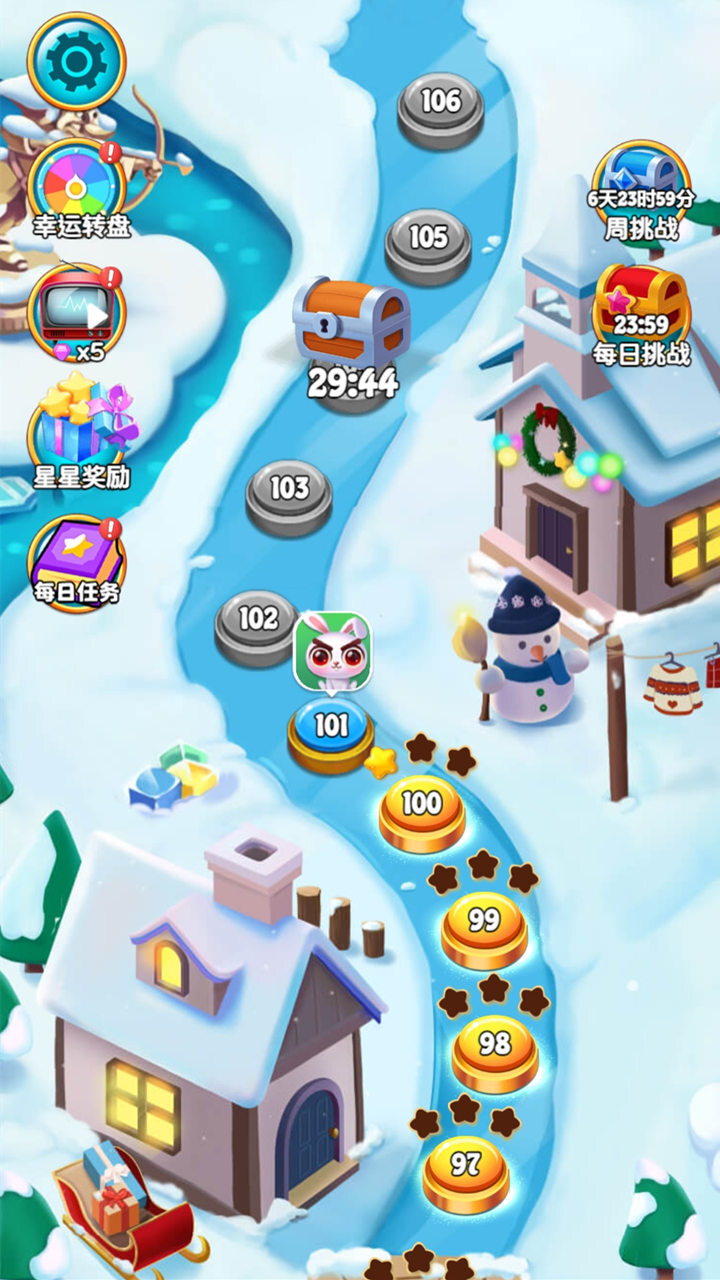Replay level 100
The height and width of the screenshot is (1280, 720).
(x=422, y=807)
